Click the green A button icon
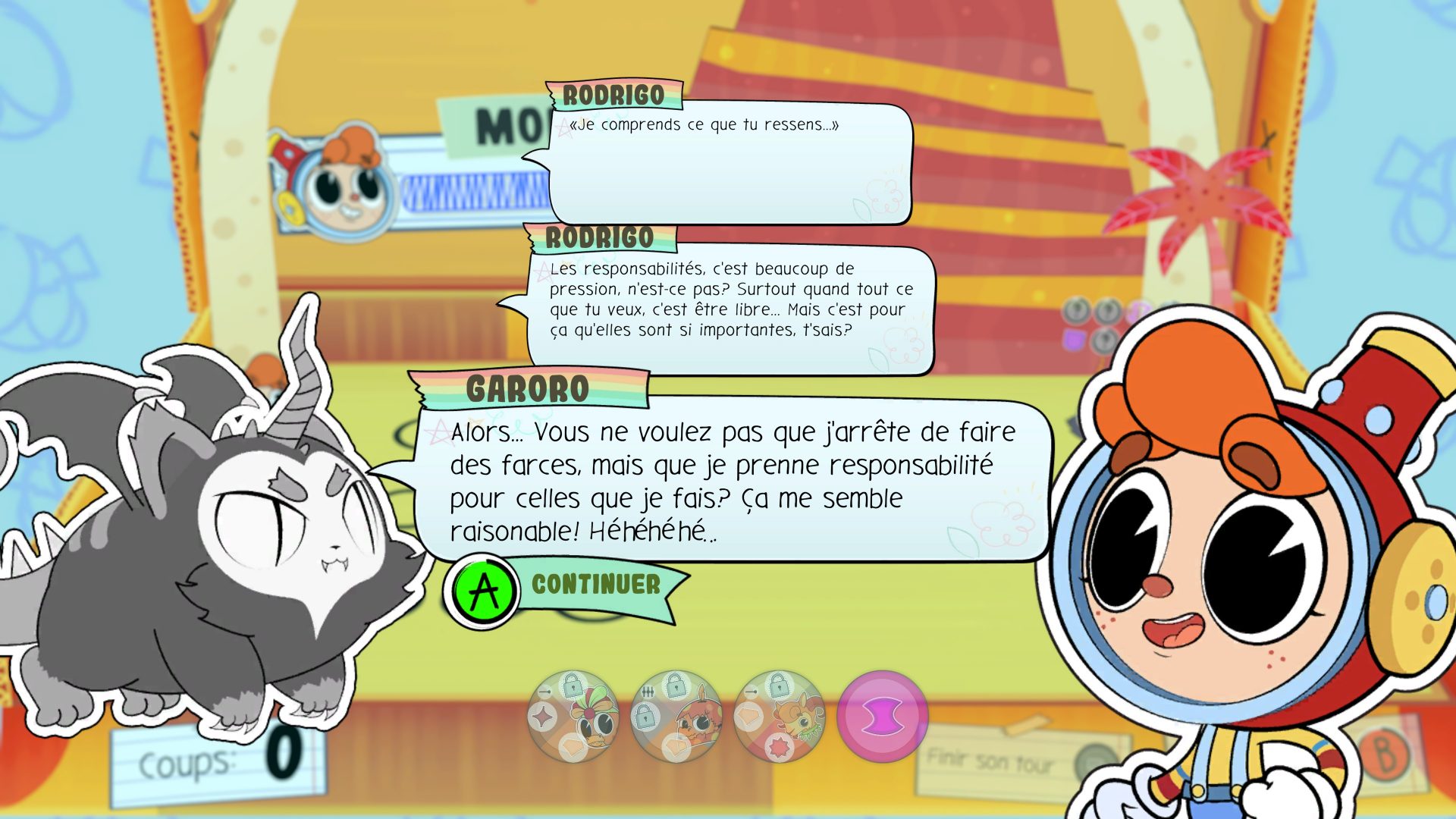This screenshot has width=1456, height=819. 481,584
